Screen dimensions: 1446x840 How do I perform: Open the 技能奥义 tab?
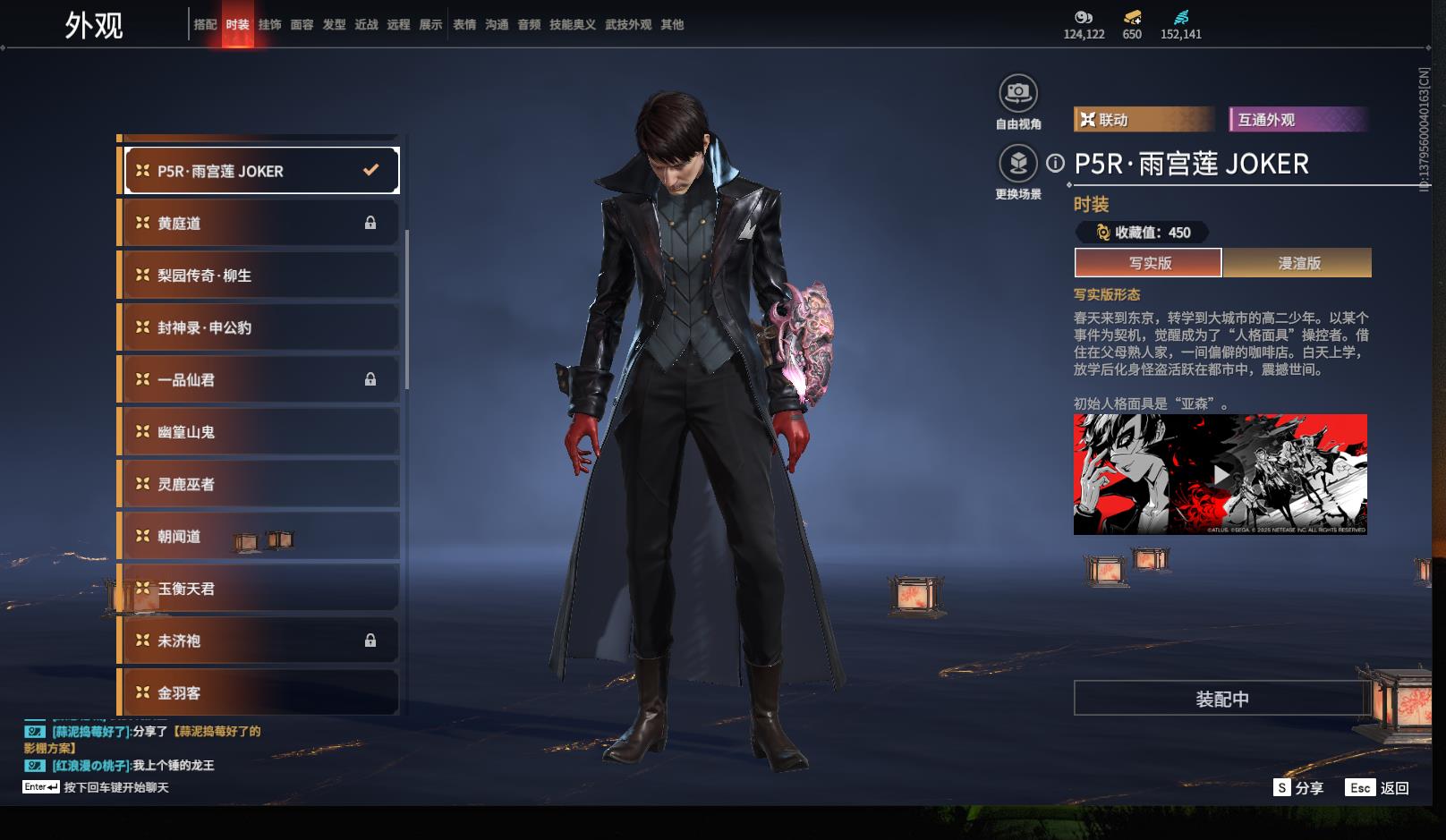572,25
